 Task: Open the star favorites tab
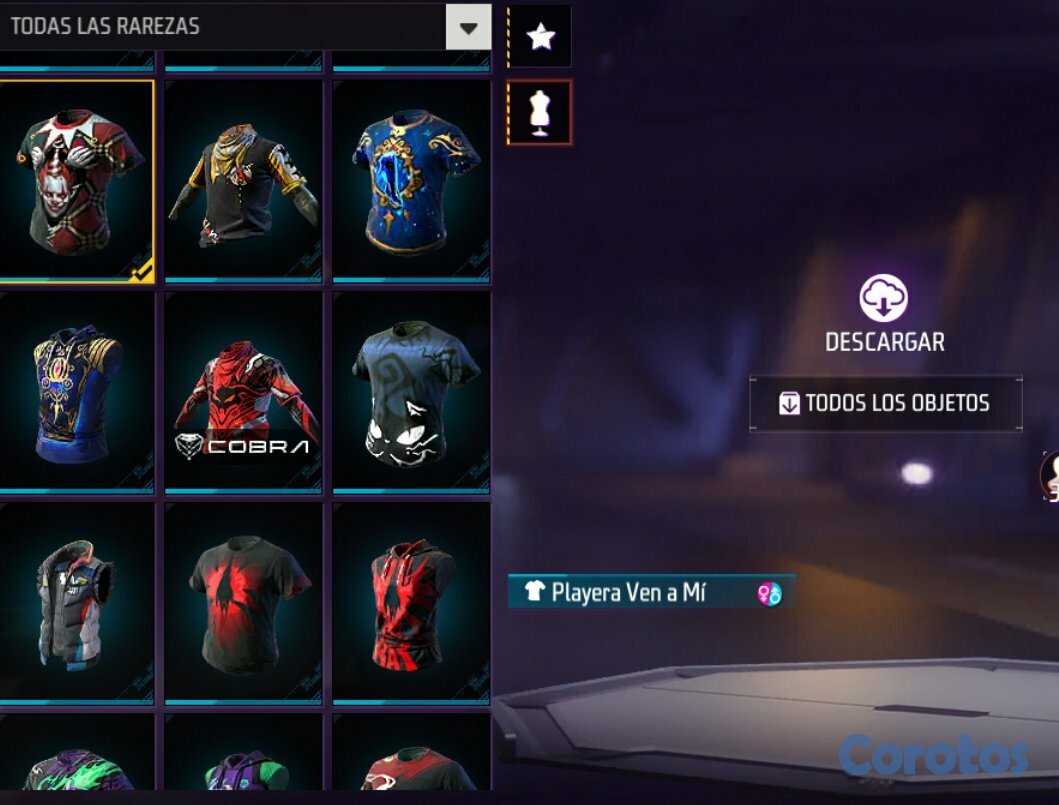point(540,38)
